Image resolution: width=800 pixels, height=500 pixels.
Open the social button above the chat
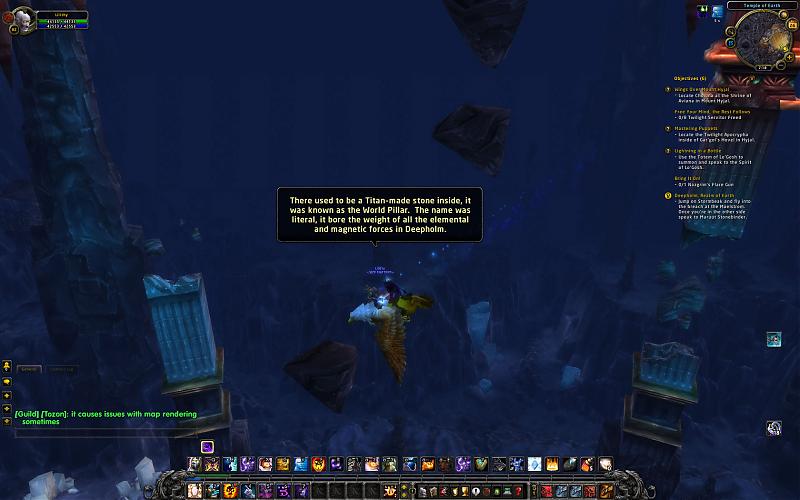tap(6, 366)
